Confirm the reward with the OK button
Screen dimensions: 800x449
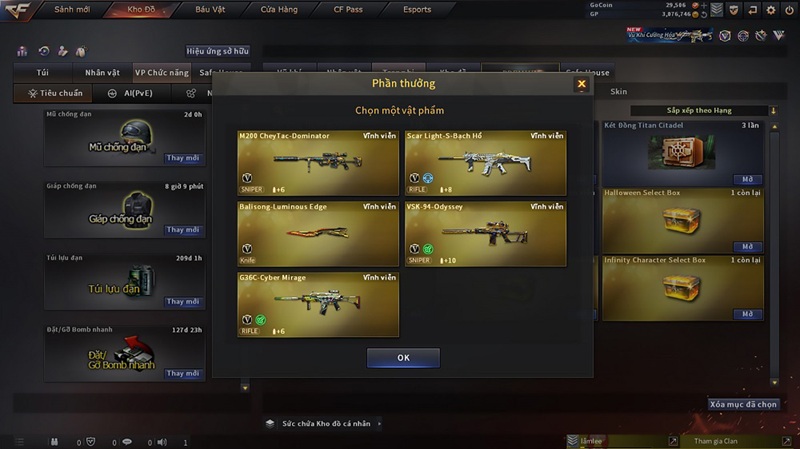click(x=403, y=357)
